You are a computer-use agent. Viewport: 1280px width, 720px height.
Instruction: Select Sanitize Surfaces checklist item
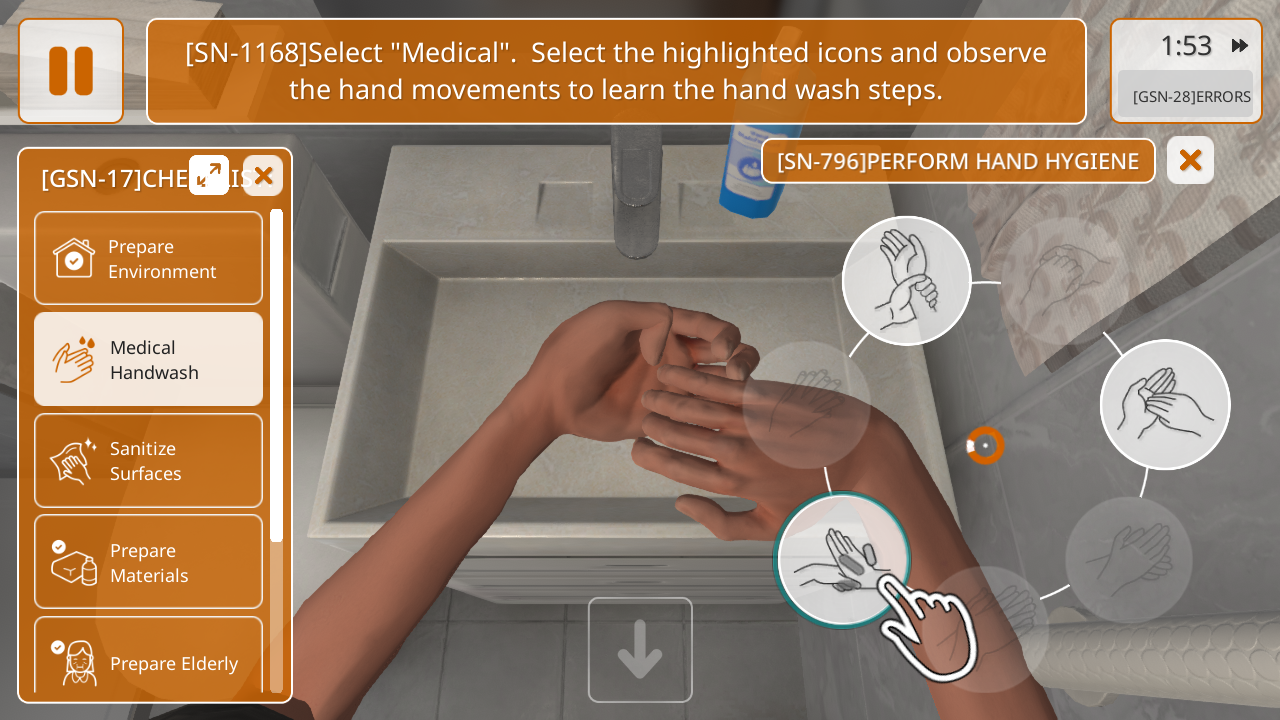(148, 460)
